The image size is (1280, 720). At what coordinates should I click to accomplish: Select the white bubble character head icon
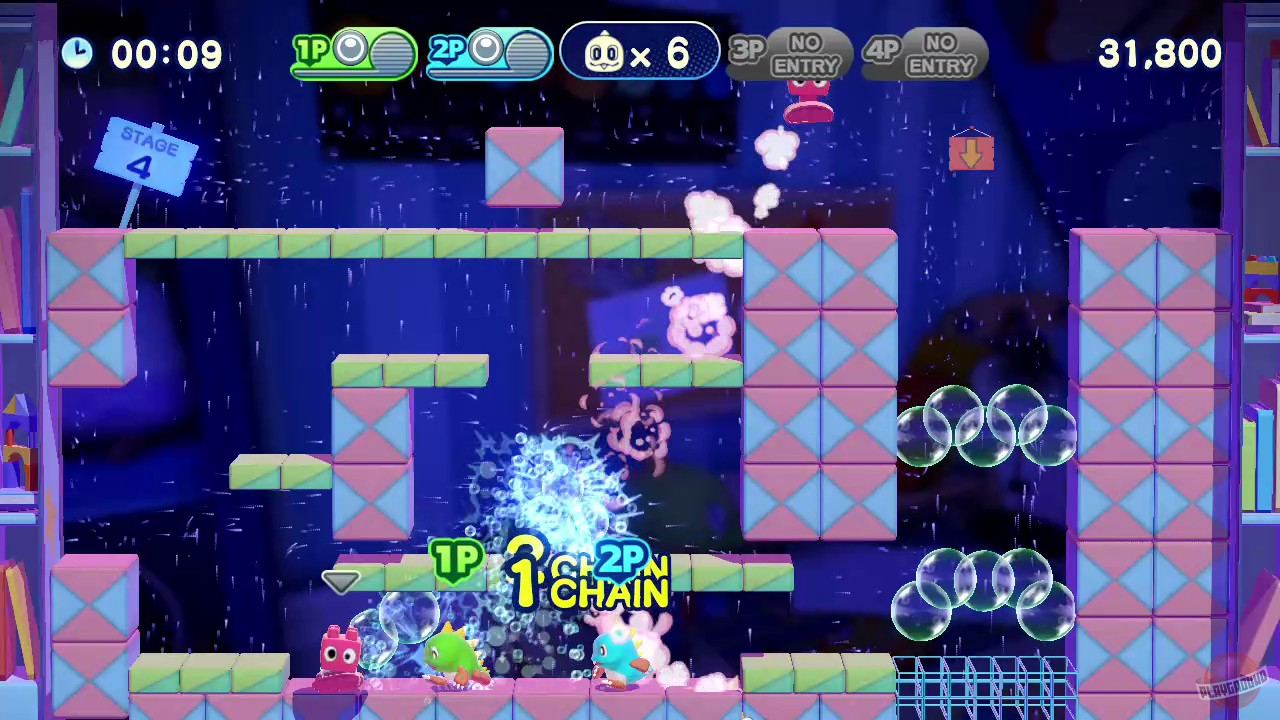604,53
